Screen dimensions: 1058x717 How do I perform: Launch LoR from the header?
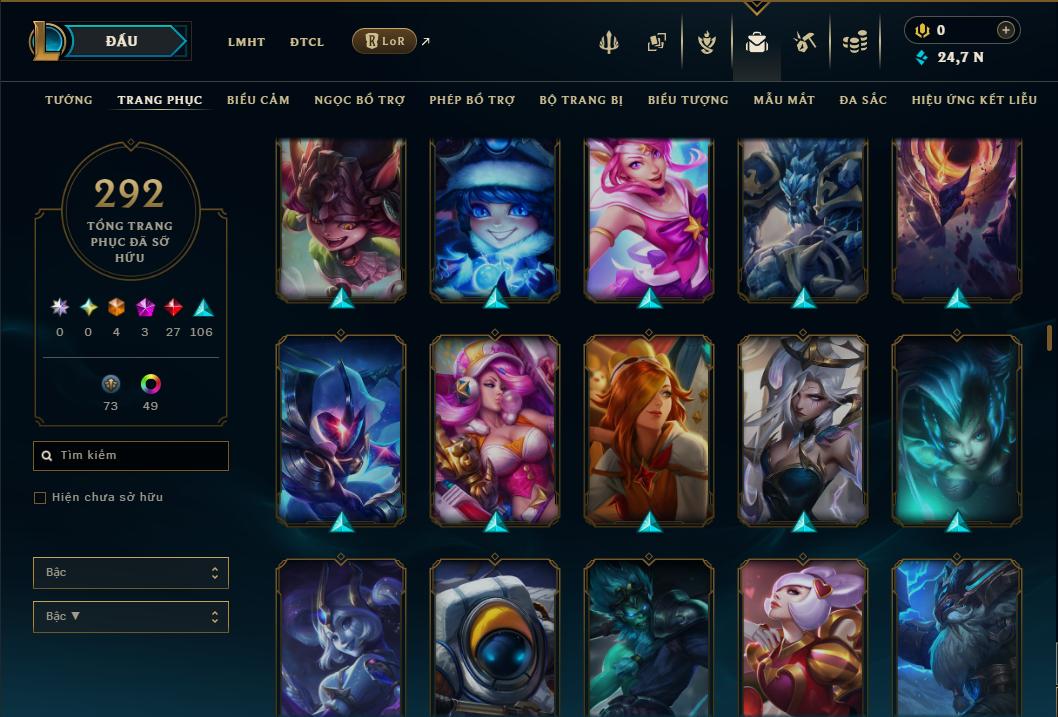click(384, 41)
